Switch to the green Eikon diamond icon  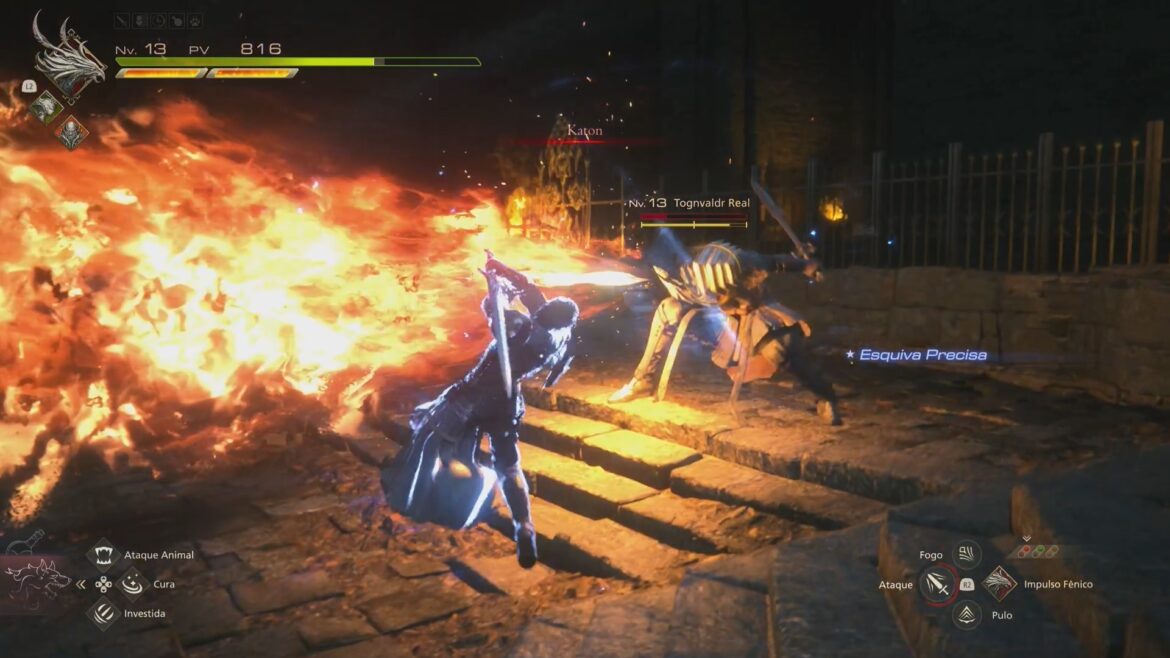[x=46, y=106]
